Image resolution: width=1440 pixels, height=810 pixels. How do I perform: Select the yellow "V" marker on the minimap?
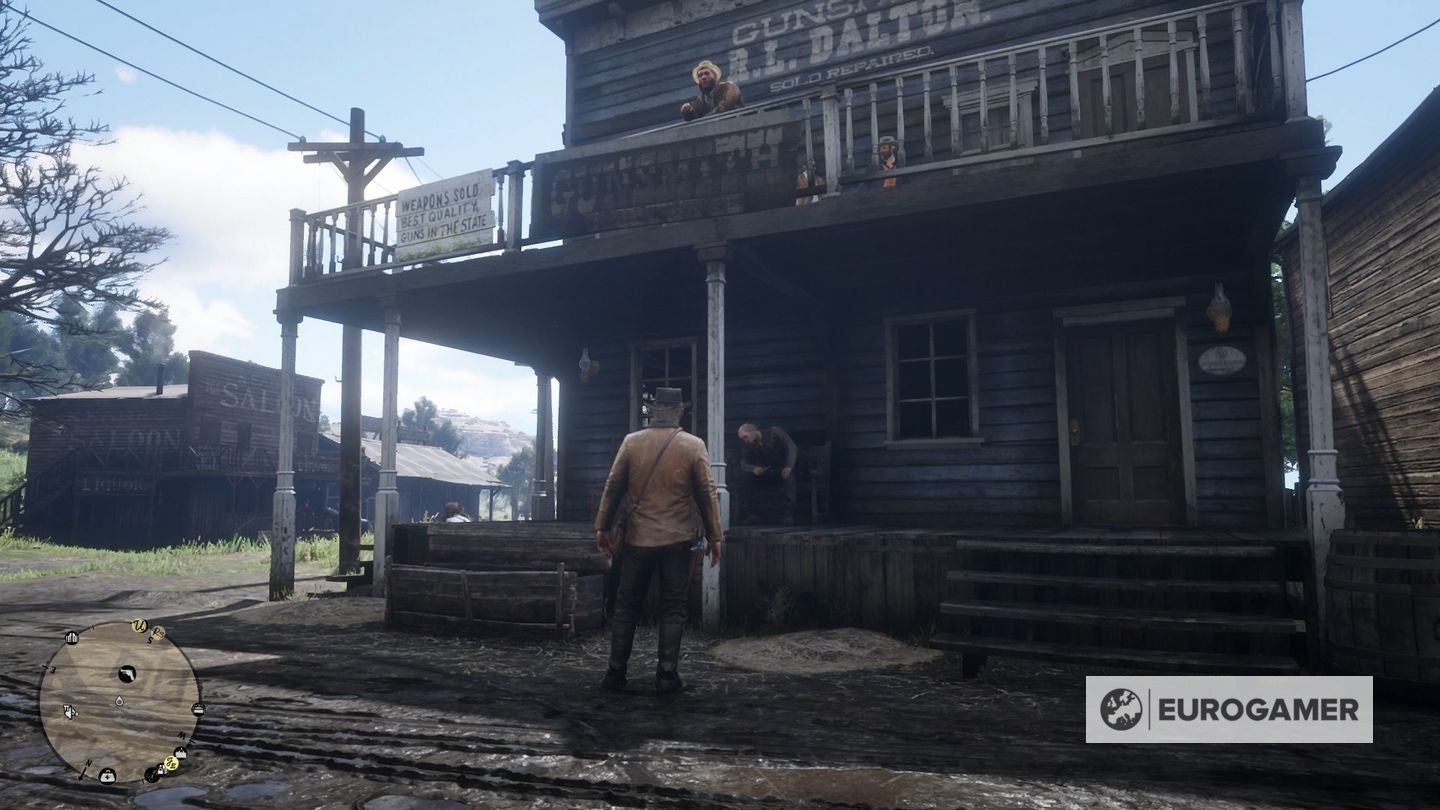tap(139, 626)
